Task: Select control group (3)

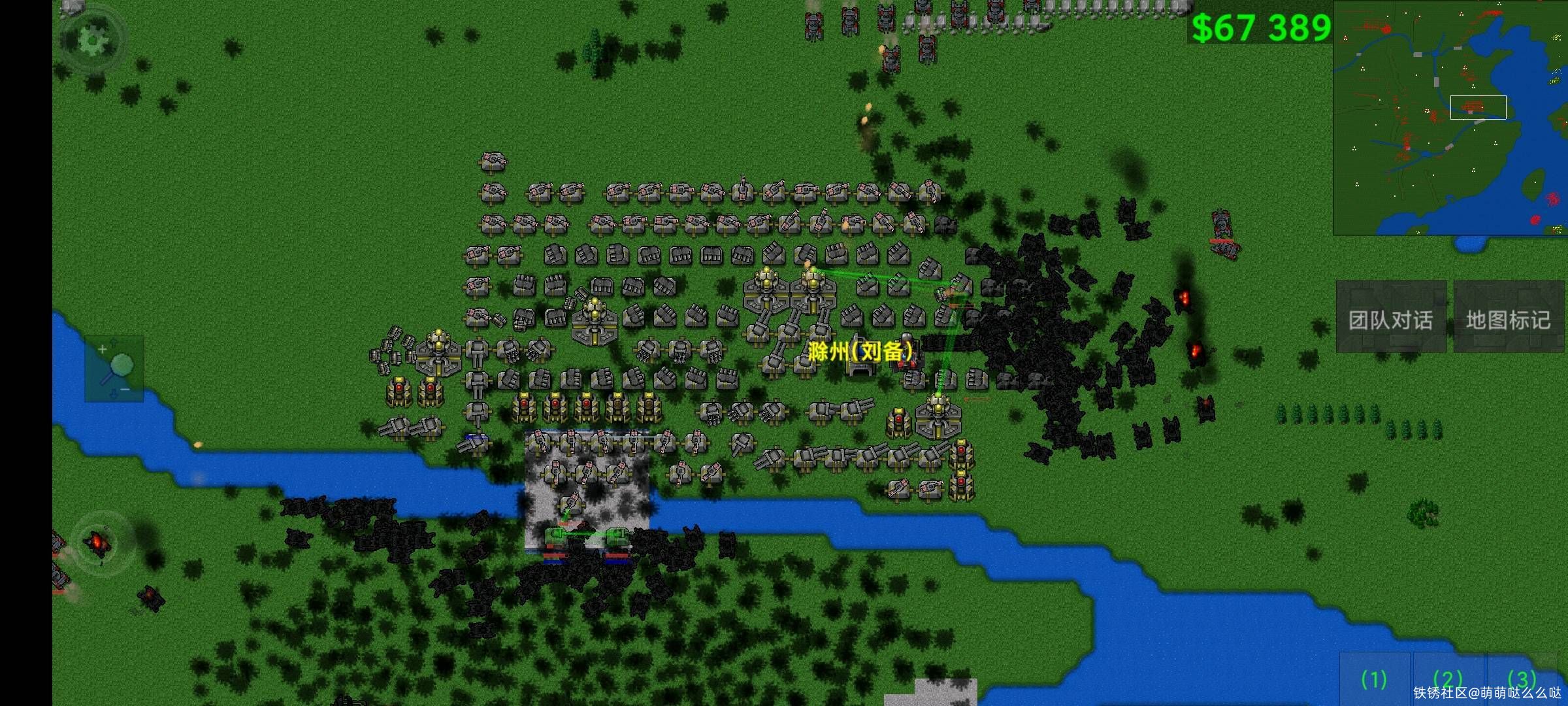Action: [1522, 679]
